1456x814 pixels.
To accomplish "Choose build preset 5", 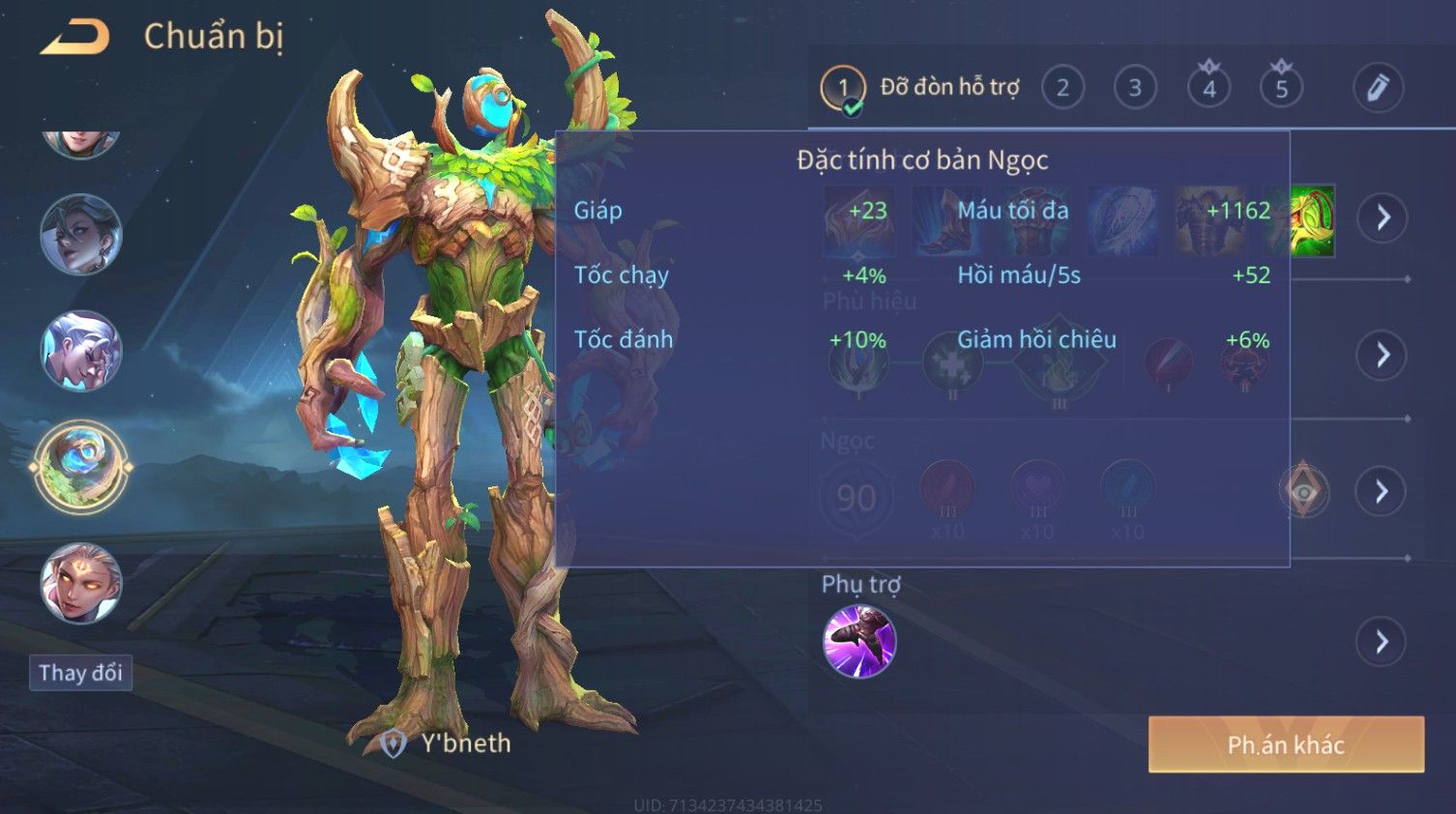I will pos(1281,88).
